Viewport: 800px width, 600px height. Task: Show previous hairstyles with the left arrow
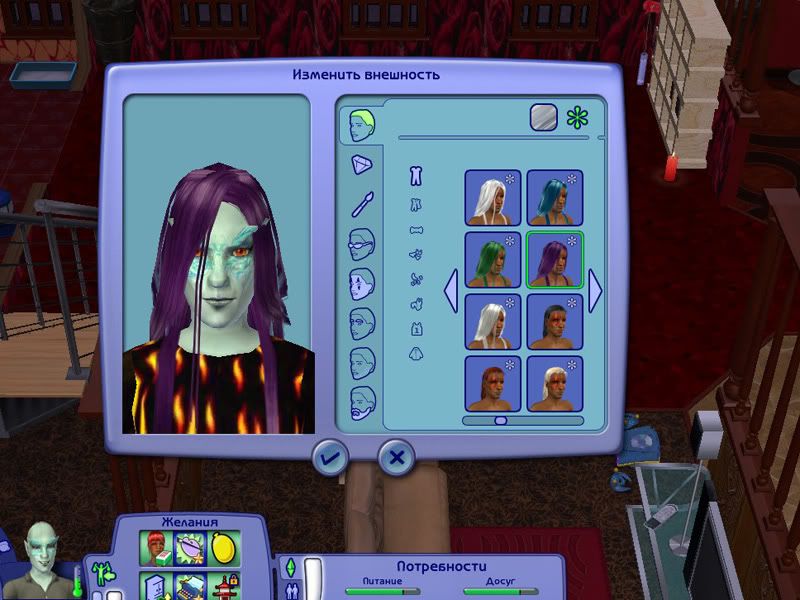click(x=450, y=291)
